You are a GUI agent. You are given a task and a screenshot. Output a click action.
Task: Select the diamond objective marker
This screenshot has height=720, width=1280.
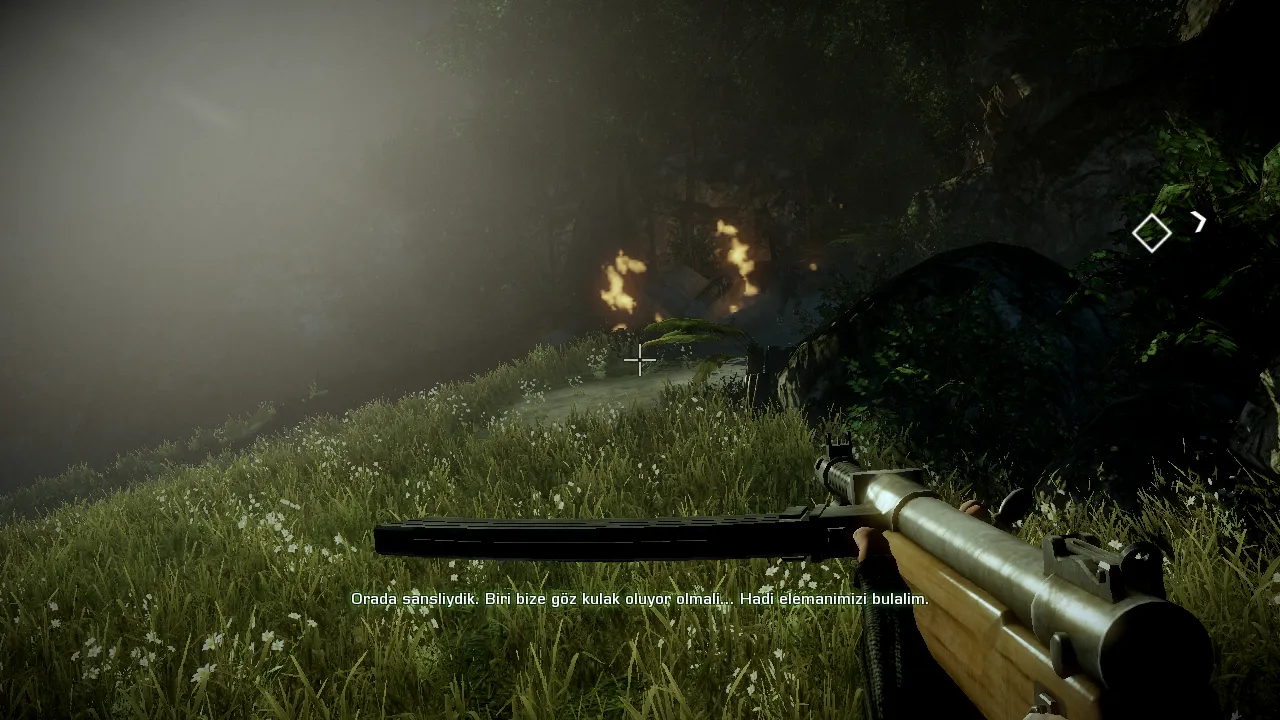pyautogui.click(x=1151, y=233)
